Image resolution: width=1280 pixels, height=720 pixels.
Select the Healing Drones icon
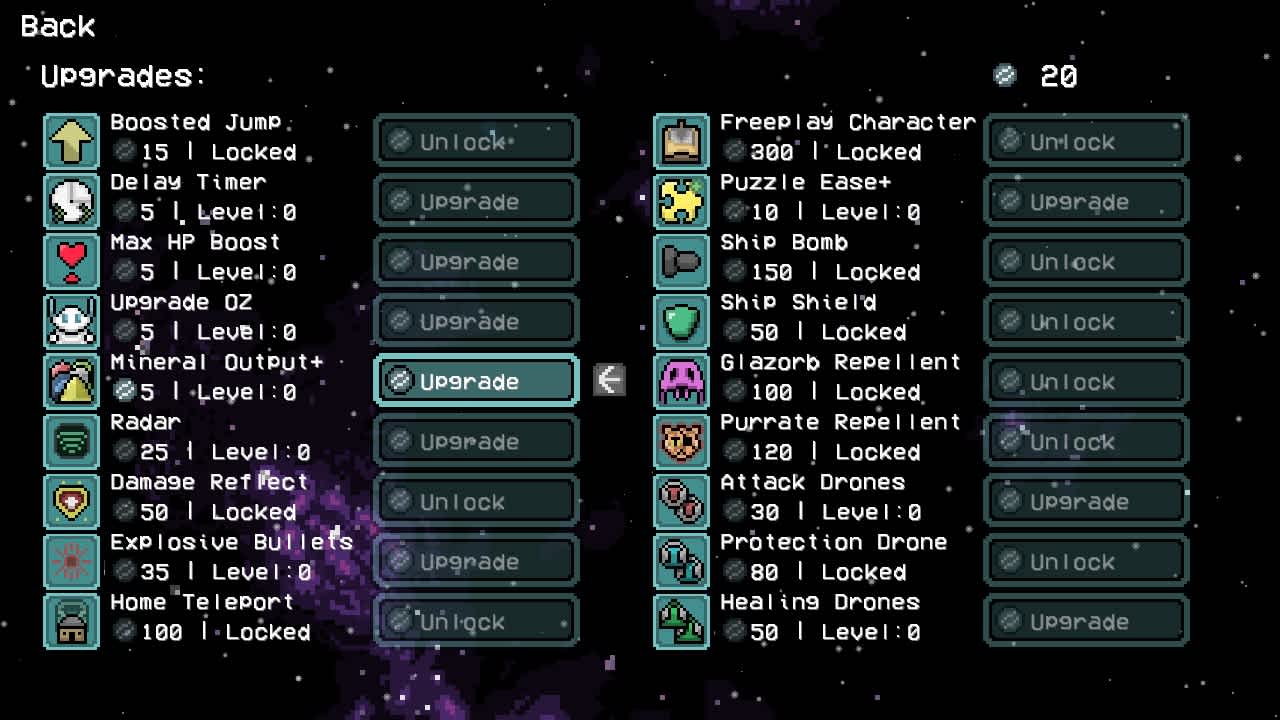tap(681, 621)
